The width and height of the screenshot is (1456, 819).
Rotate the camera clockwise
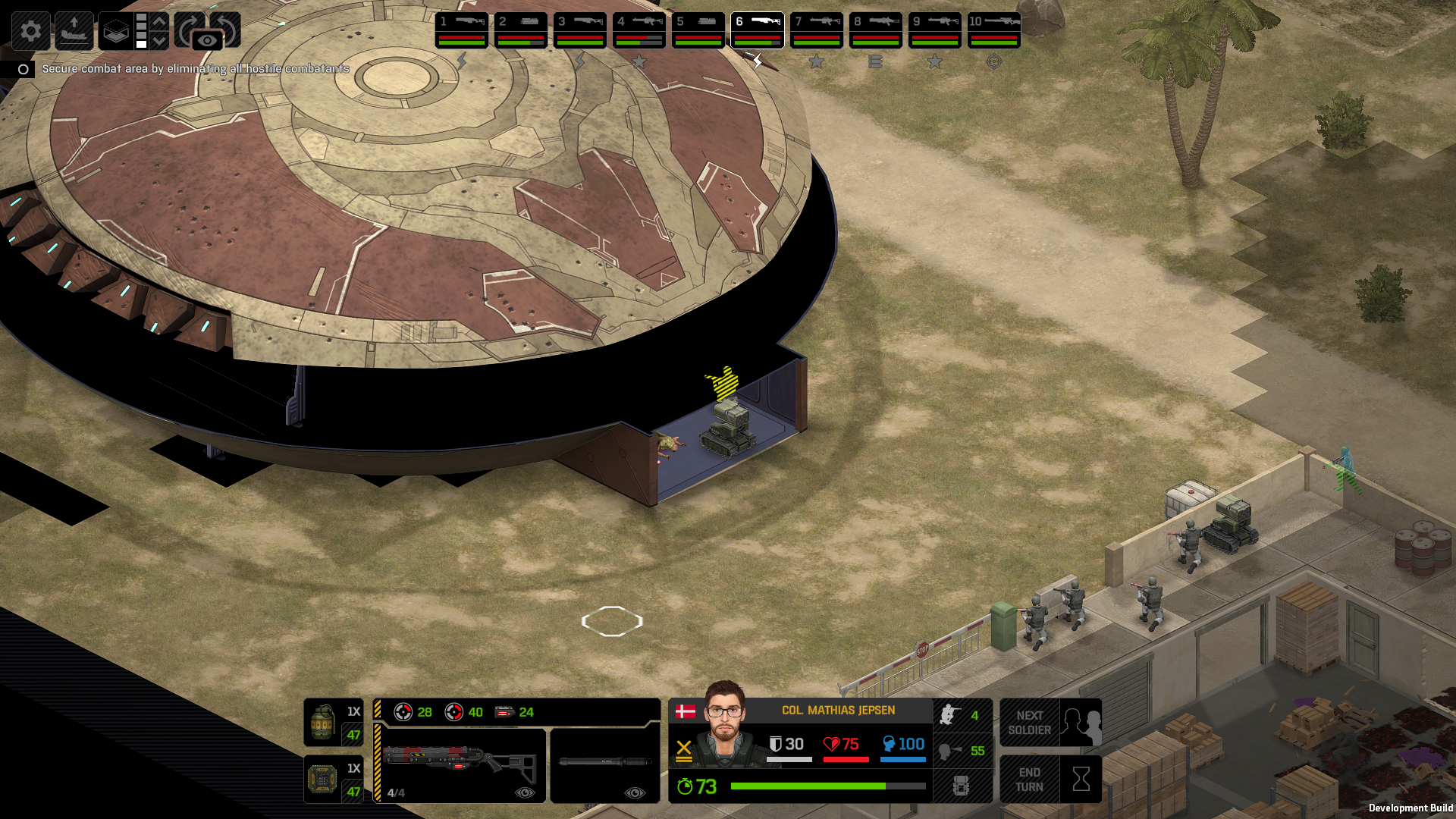pos(187,28)
